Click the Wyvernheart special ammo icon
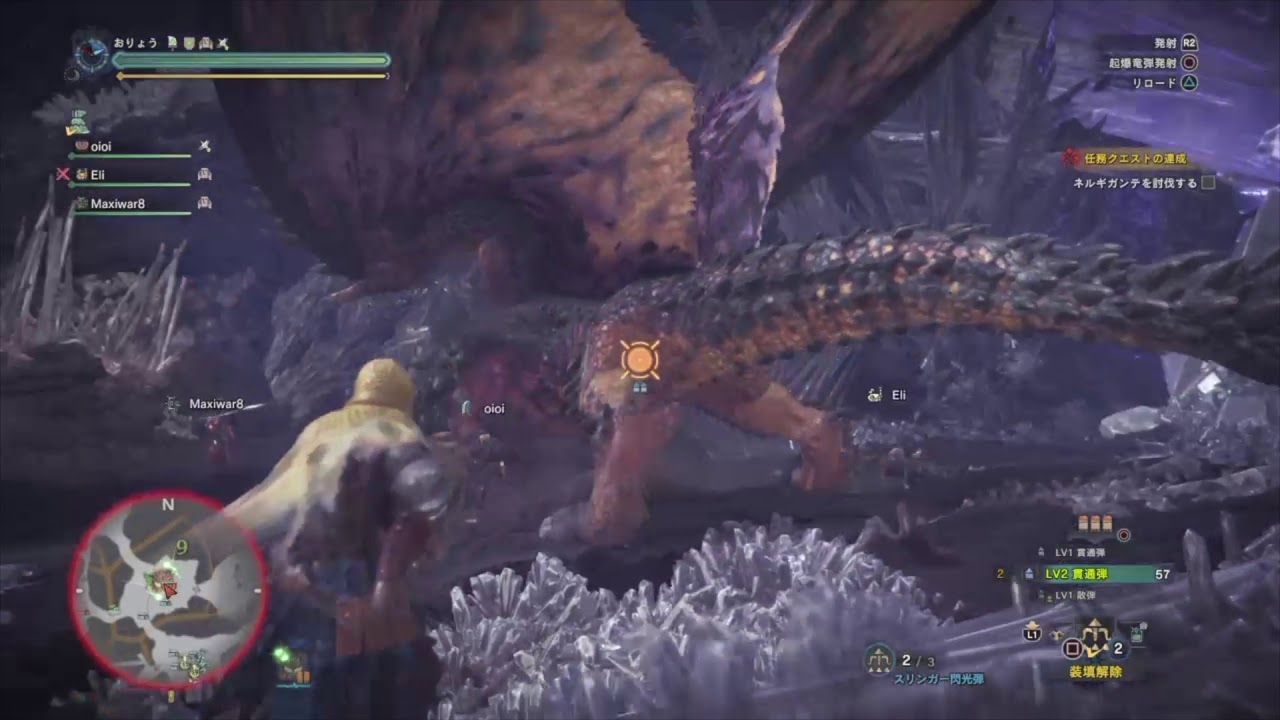Viewport: 1280px width, 720px height. coord(1124,534)
